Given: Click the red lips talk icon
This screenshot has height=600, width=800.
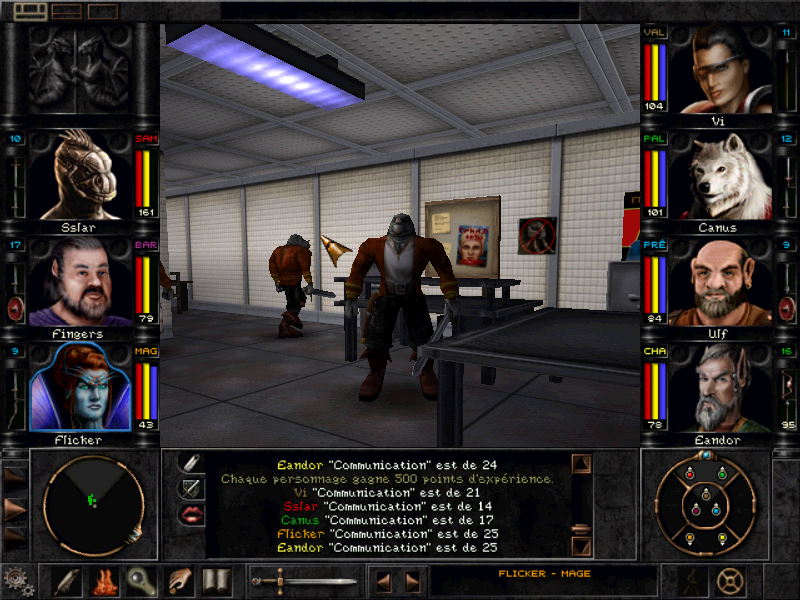Looking at the screenshot, I should tap(191, 514).
